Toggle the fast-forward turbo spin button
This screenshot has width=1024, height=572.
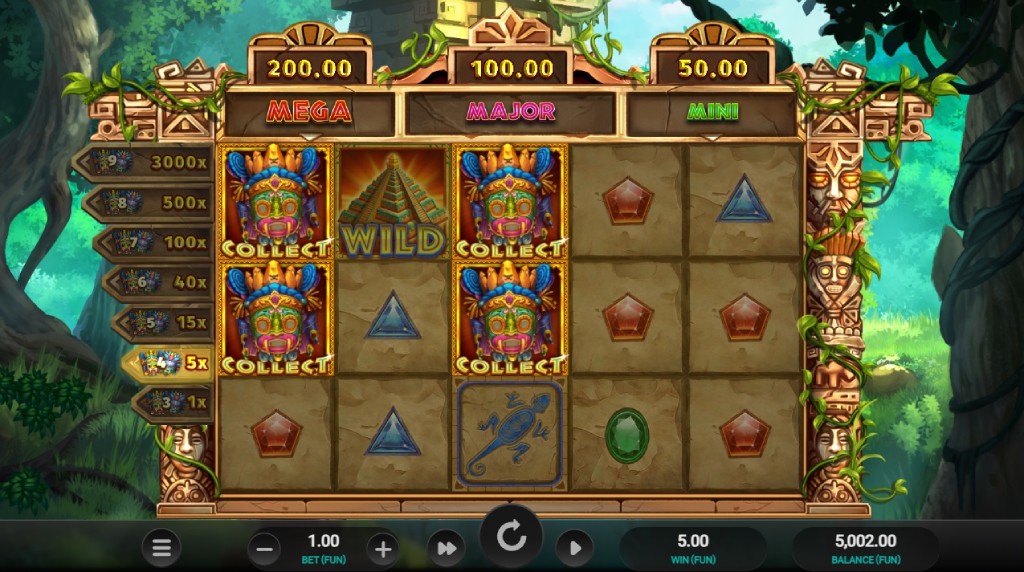446,547
